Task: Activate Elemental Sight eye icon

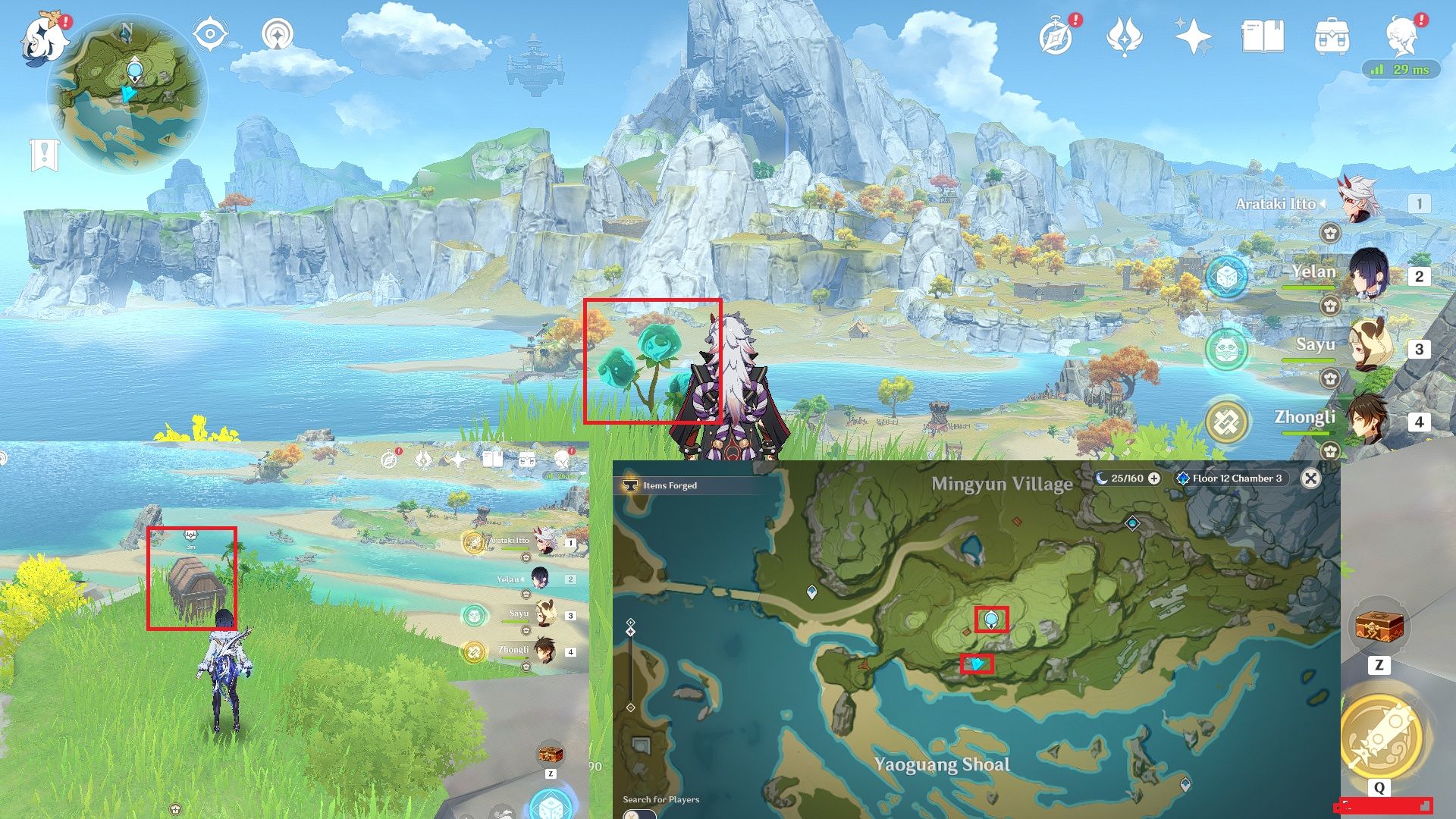Action: point(209,33)
